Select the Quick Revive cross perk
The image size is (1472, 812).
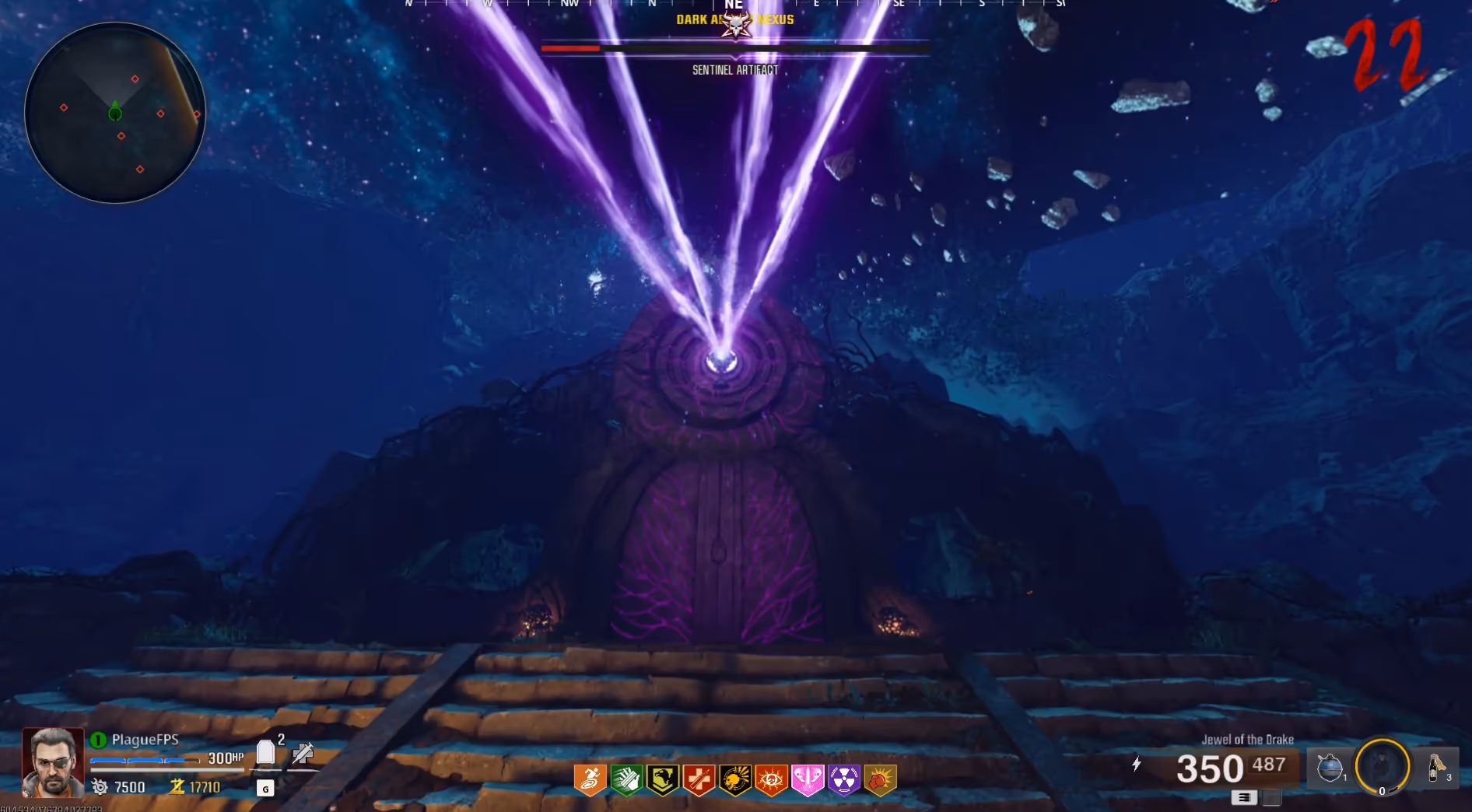coord(699,779)
